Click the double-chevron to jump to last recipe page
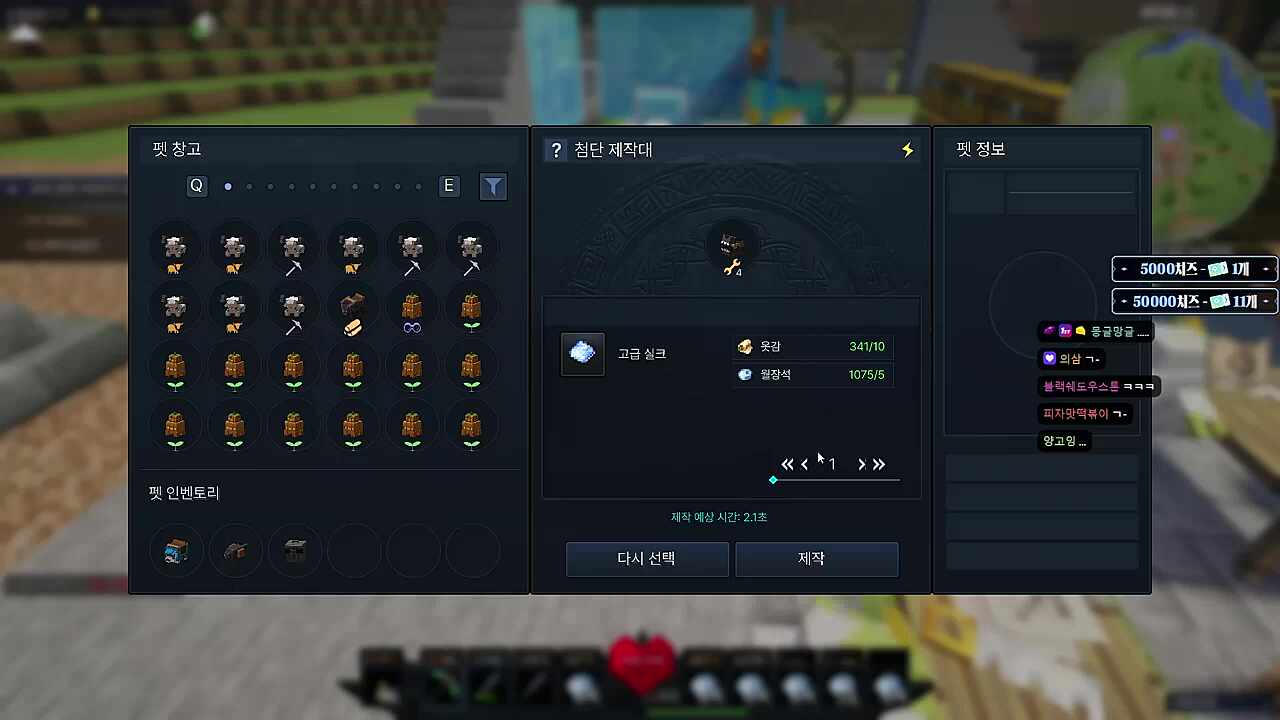Image resolution: width=1280 pixels, height=720 pixels. [880, 464]
